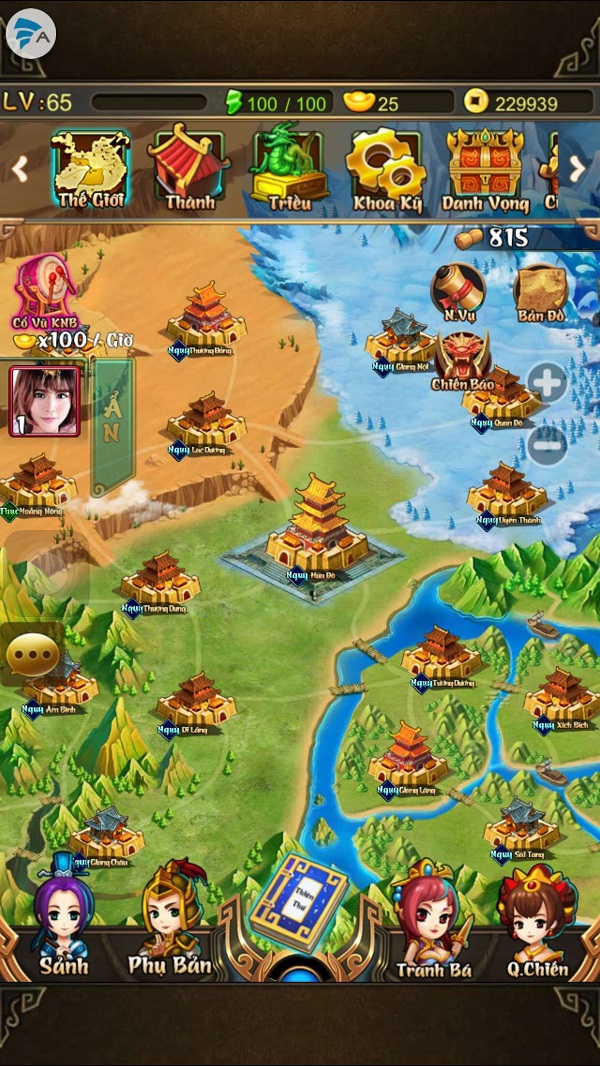Switch to the Thế Giới world tab
600x1066 pixels.
(90, 168)
